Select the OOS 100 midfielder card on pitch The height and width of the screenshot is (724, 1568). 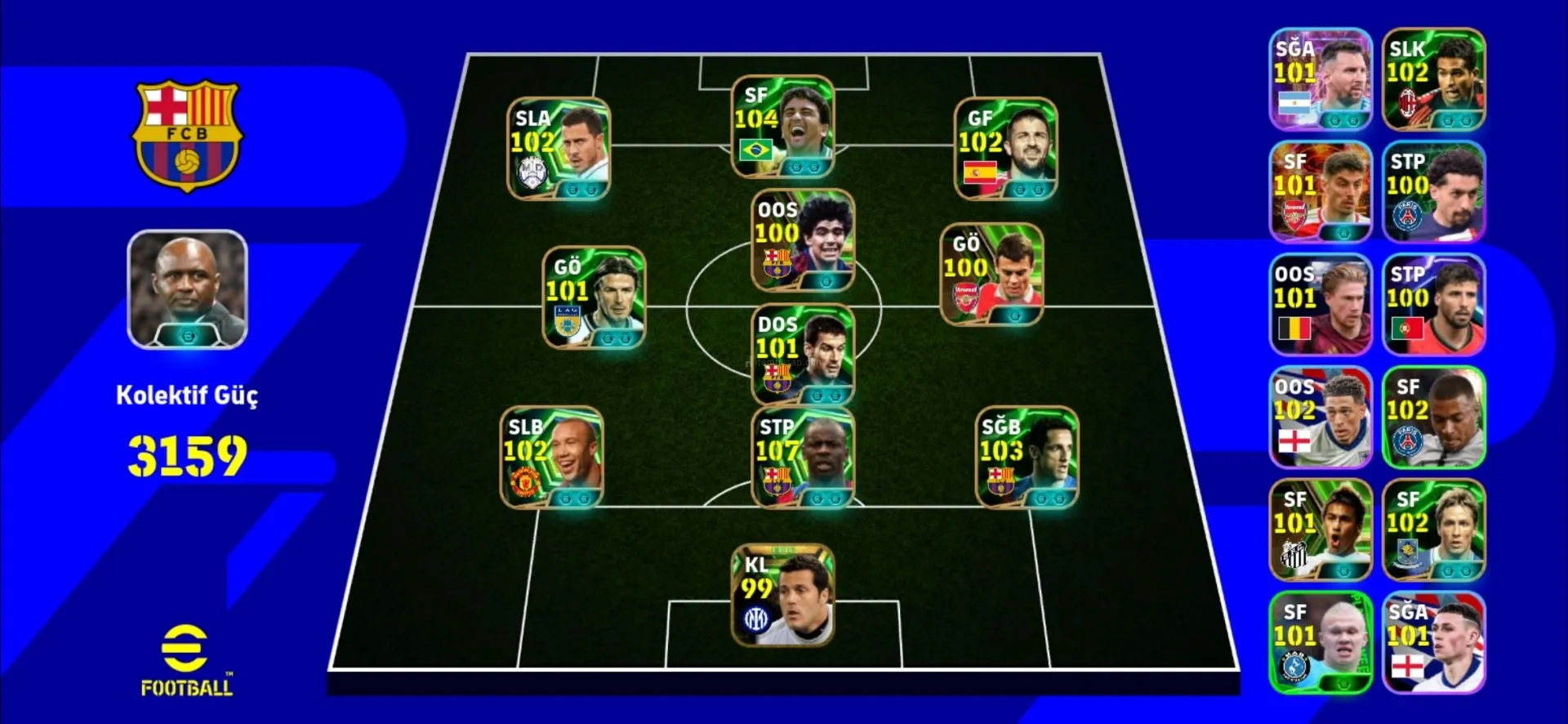(803, 241)
